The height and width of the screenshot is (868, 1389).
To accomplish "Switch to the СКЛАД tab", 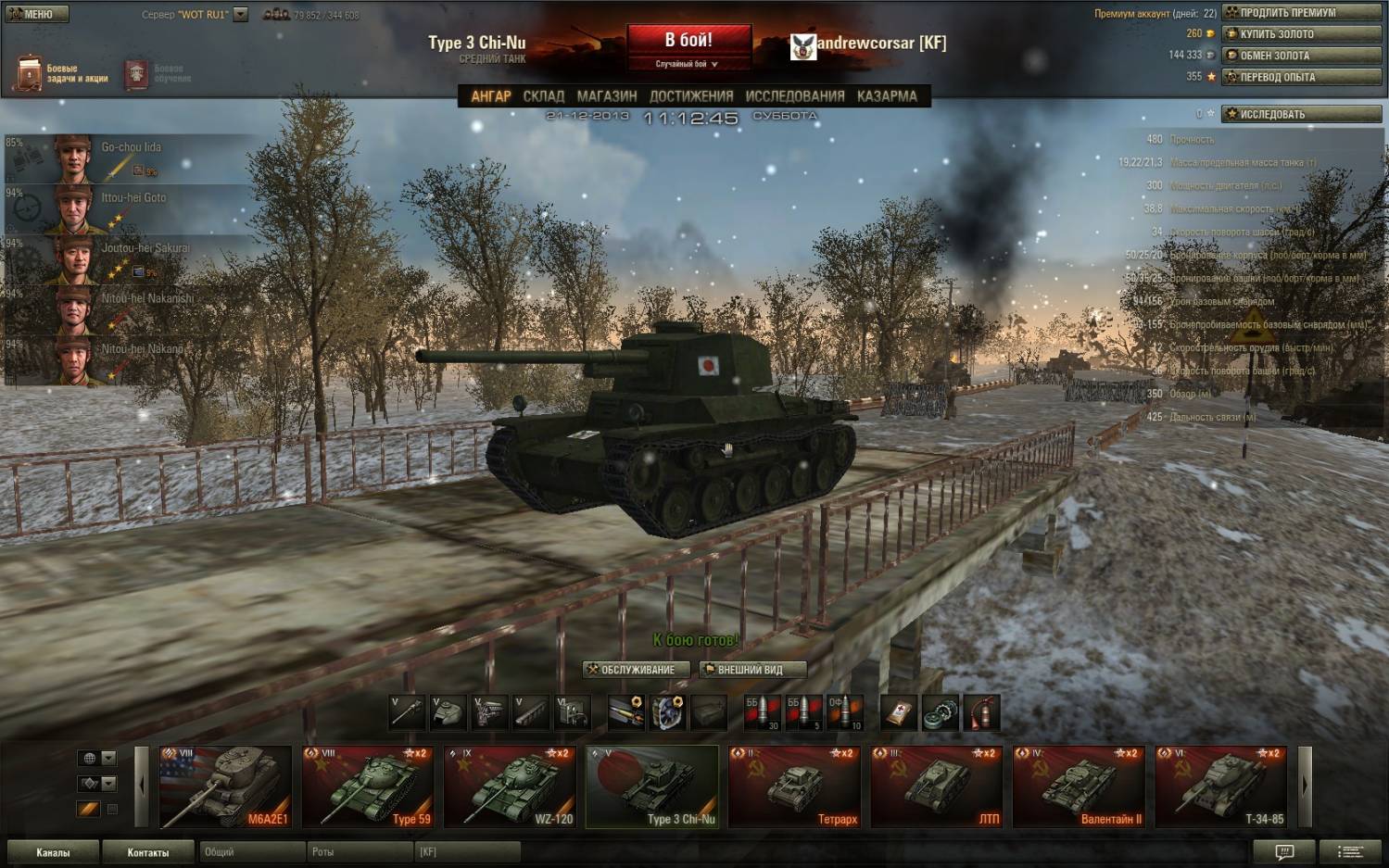I will tap(543, 96).
